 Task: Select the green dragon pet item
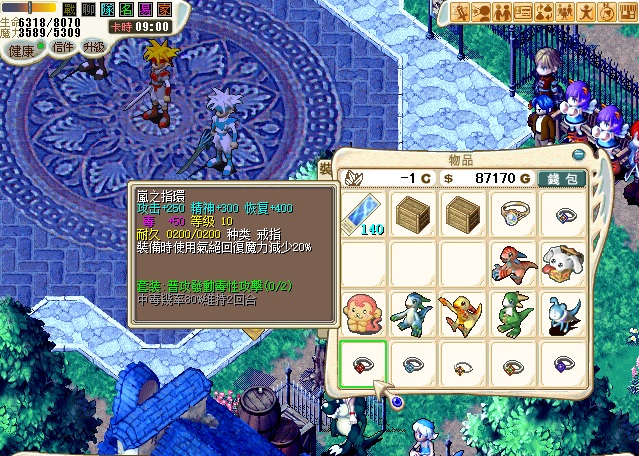[x=512, y=312]
